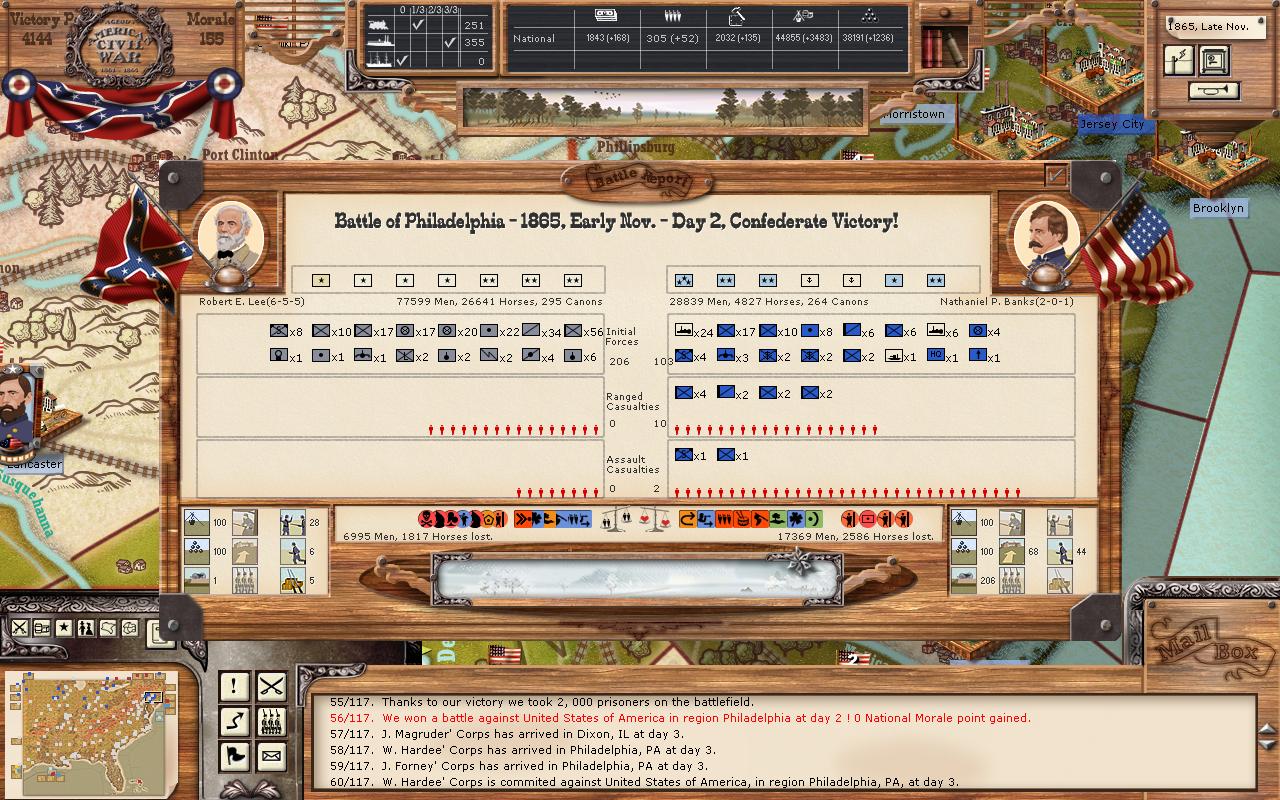Image resolution: width=1280 pixels, height=800 pixels.
Task: Select the soldiers message filter button
Action: click(x=271, y=721)
